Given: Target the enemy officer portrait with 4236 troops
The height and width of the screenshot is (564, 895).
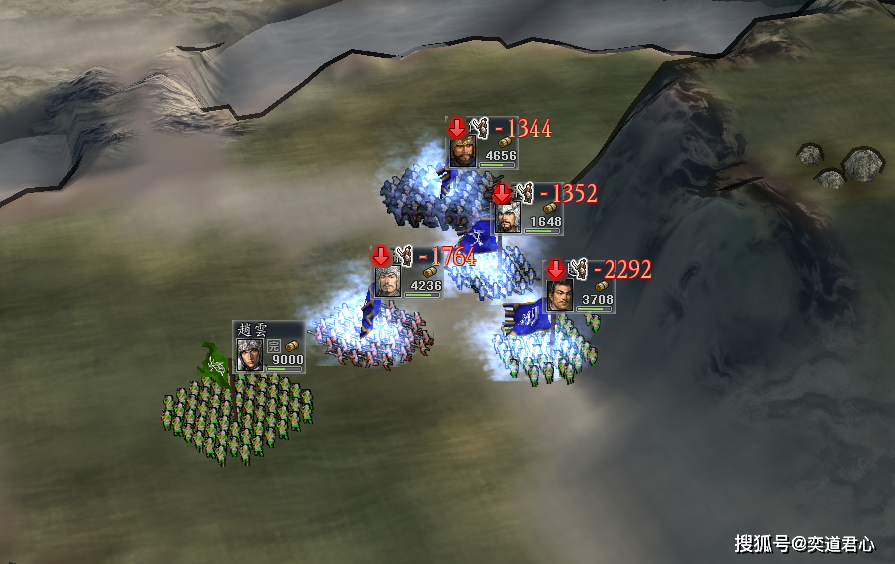Looking at the screenshot, I should pos(387,281).
